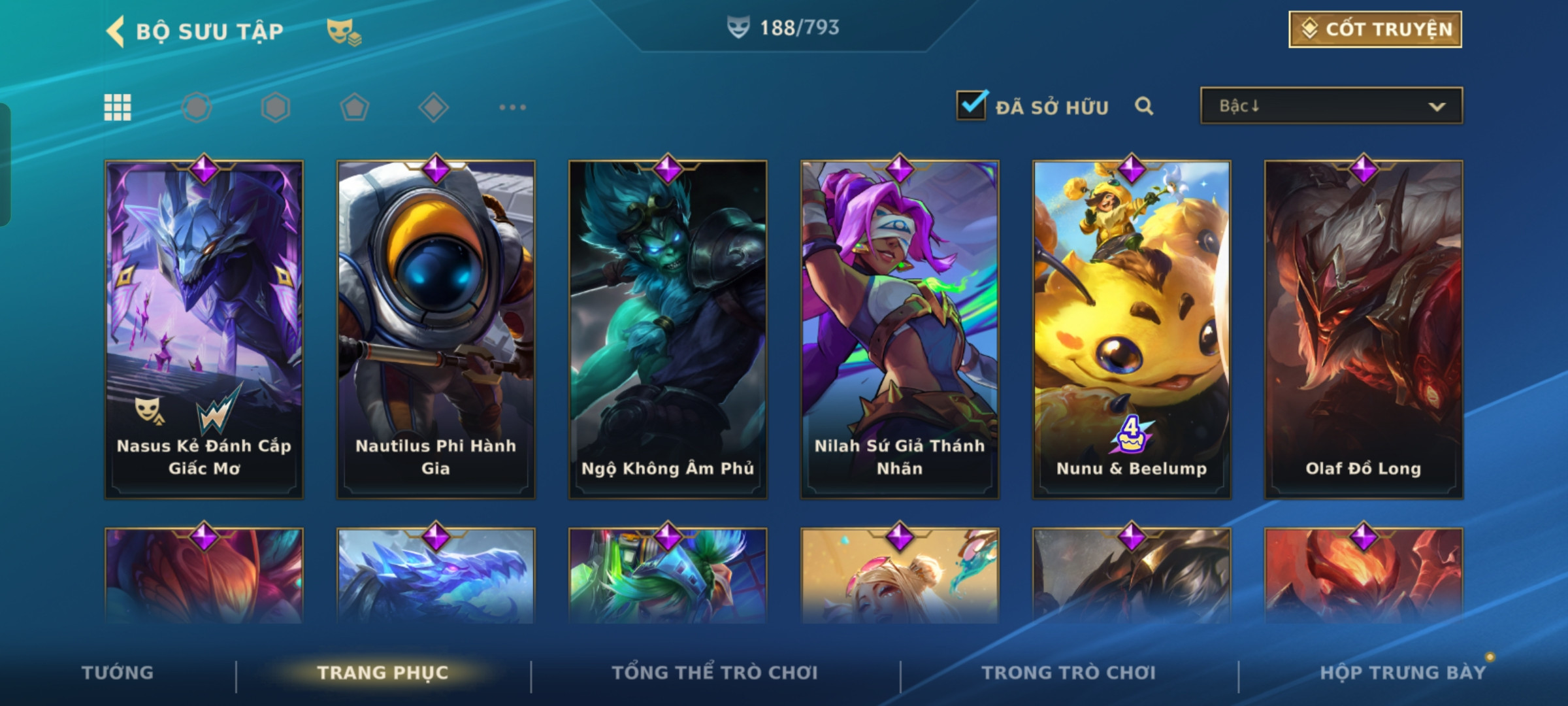
Task: Expand the Bậc sort dropdown
Action: click(1331, 106)
